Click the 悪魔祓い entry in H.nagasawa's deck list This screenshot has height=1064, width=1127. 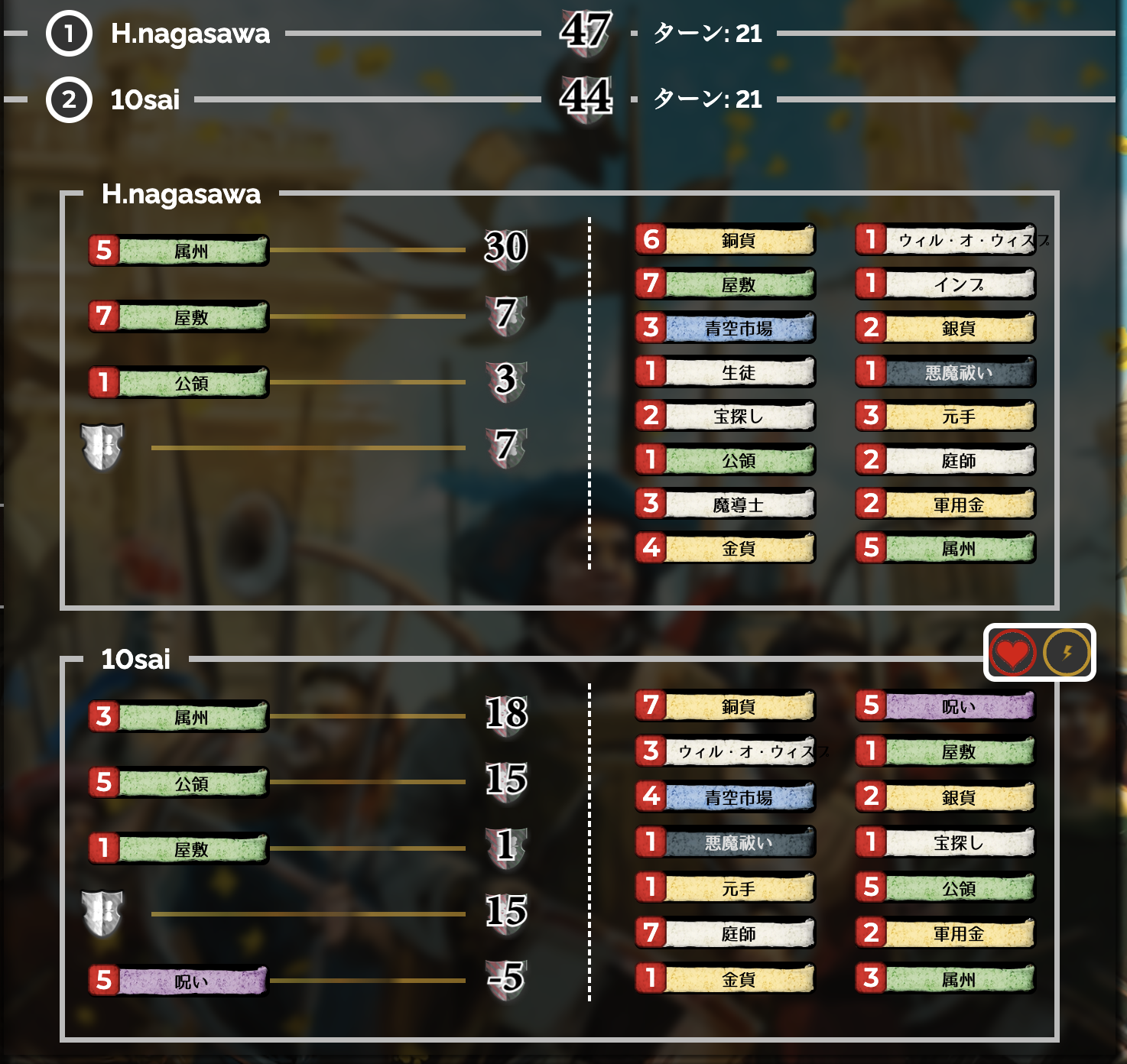[945, 372]
